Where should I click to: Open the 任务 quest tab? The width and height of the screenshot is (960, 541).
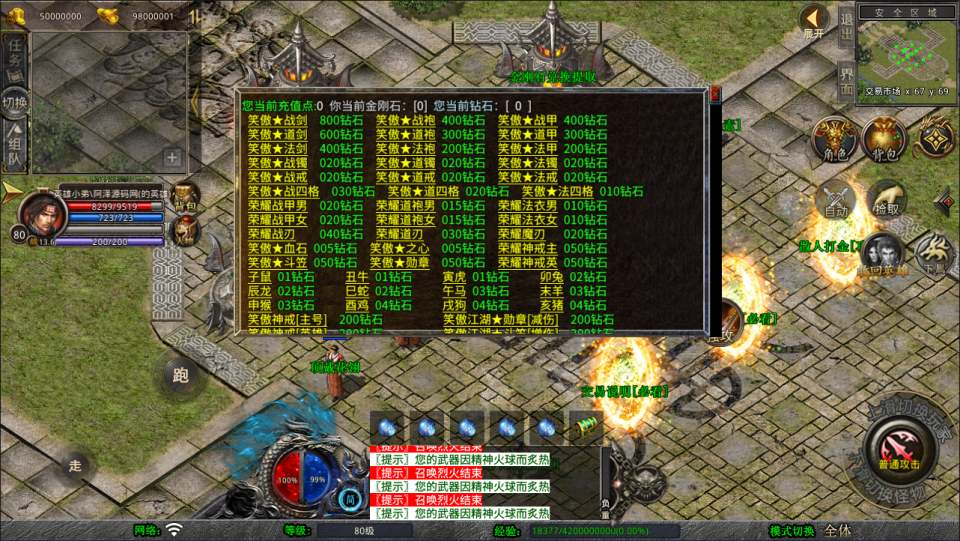15,56
